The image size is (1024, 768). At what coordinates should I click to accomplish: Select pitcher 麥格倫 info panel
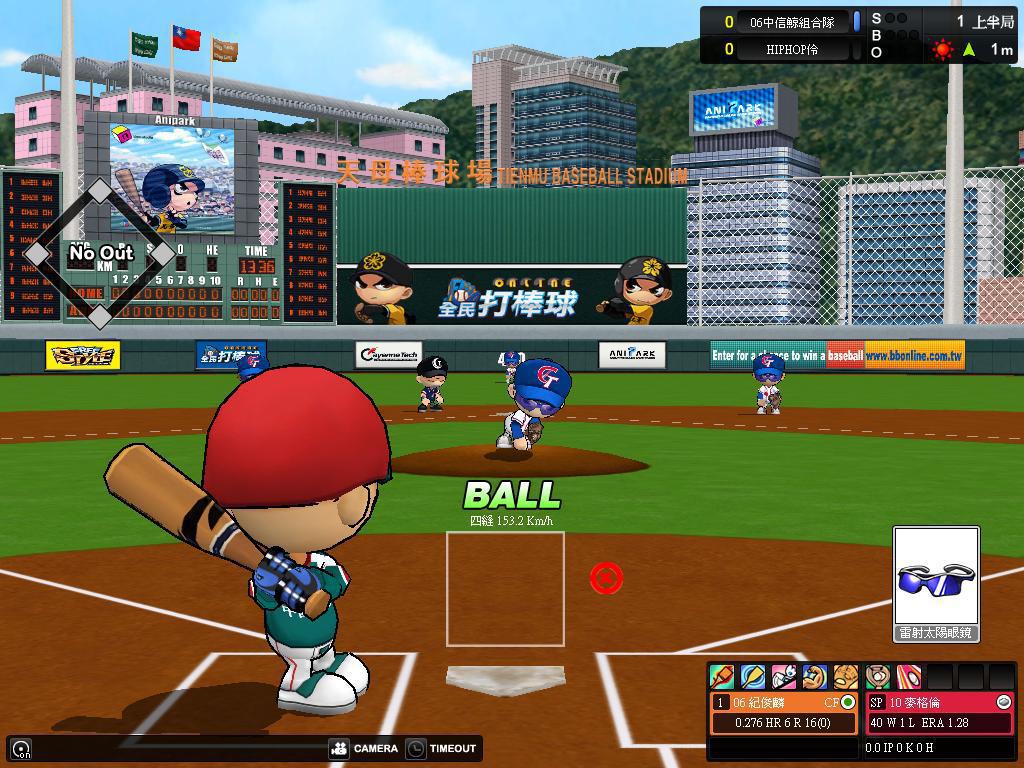click(940, 713)
